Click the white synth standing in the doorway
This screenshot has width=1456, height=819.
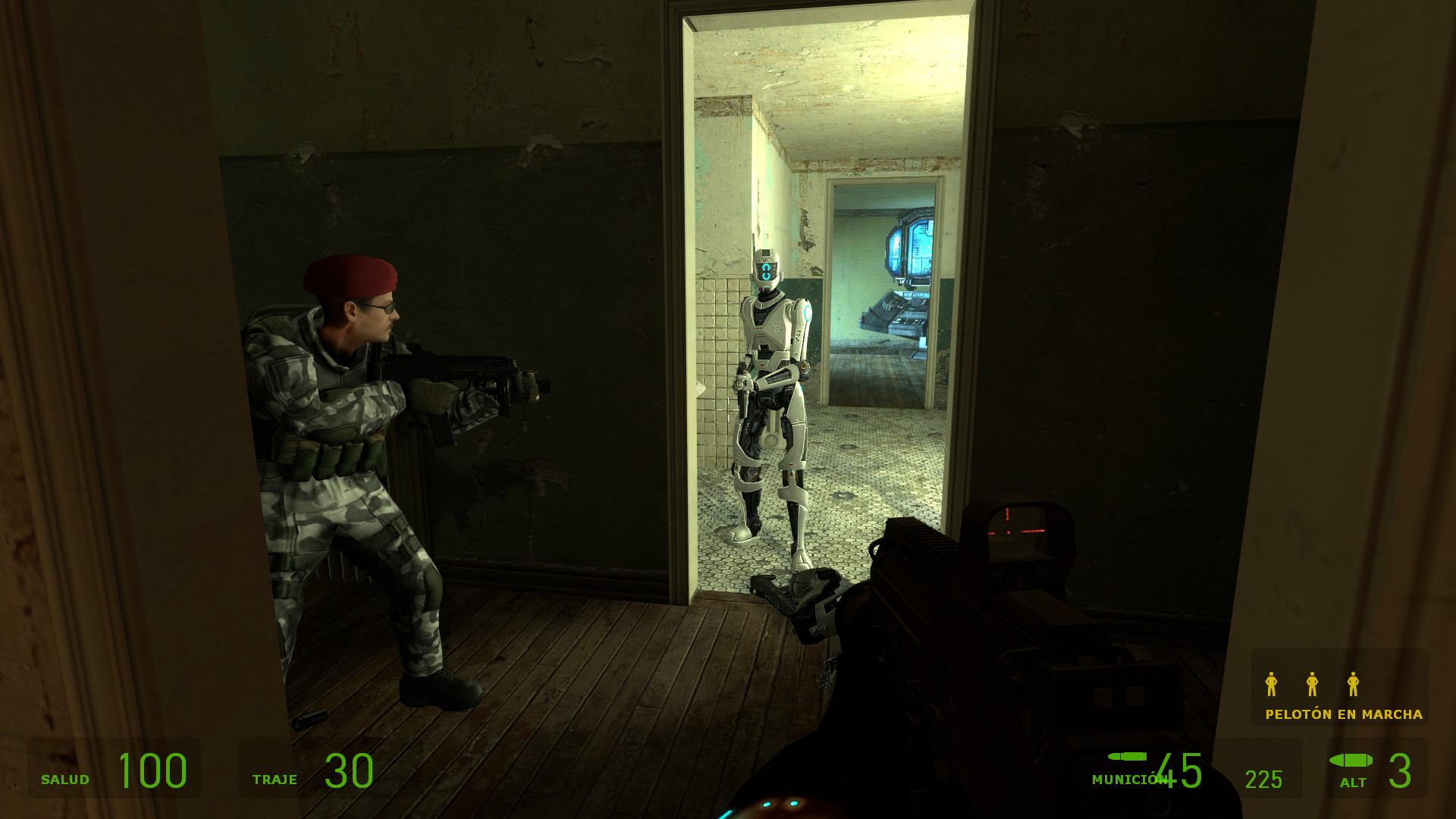770,394
